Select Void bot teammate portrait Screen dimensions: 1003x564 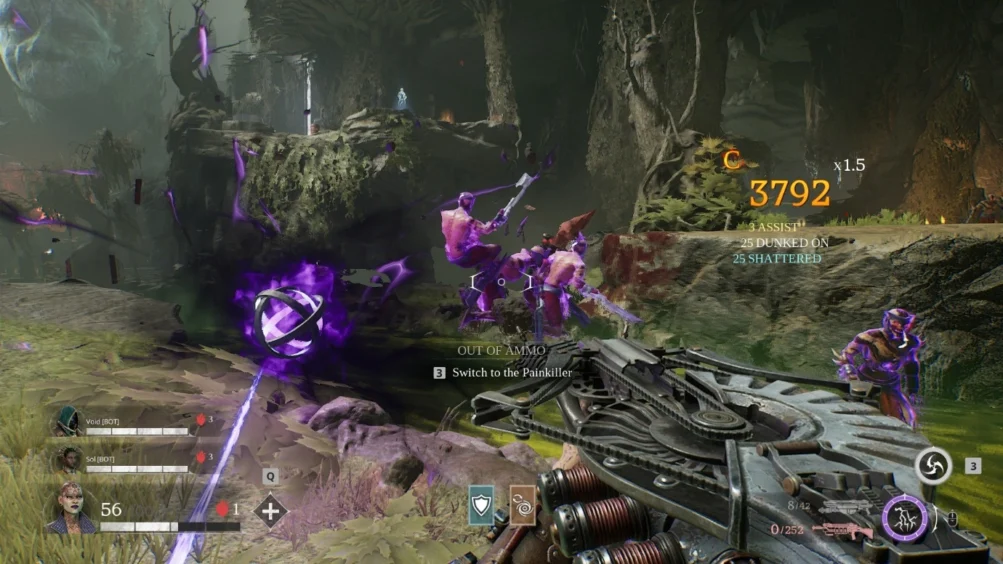click(67, 421)
